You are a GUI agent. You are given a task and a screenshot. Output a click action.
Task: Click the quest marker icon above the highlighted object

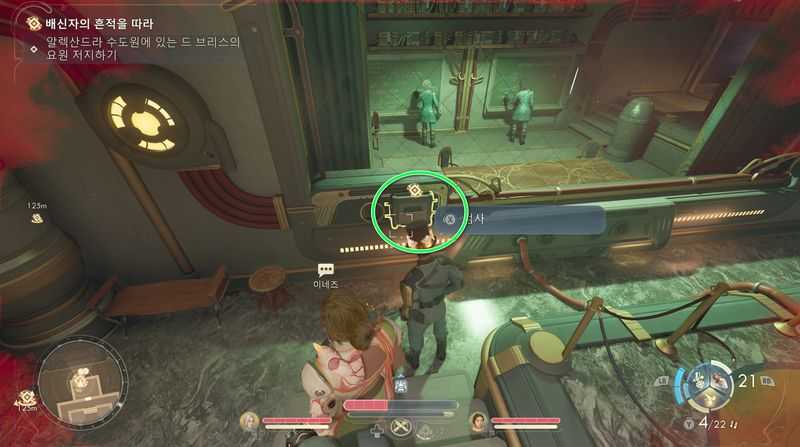click(x=413, y=190)
